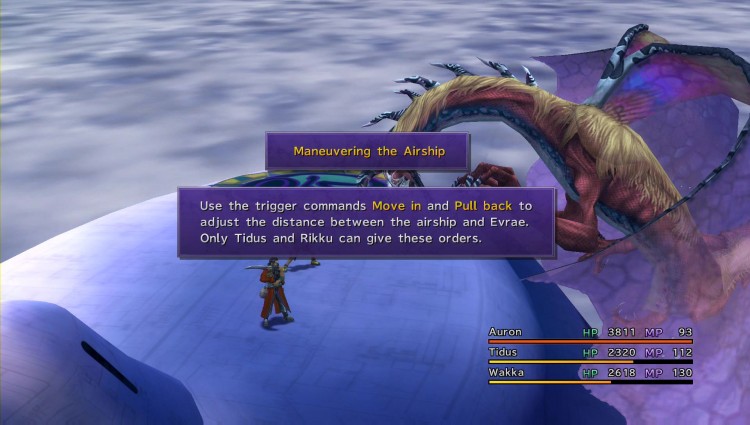Viewport: 750px width, 425px height.
Task: Select Auron in the party list
Action: (x=504, y=331)
